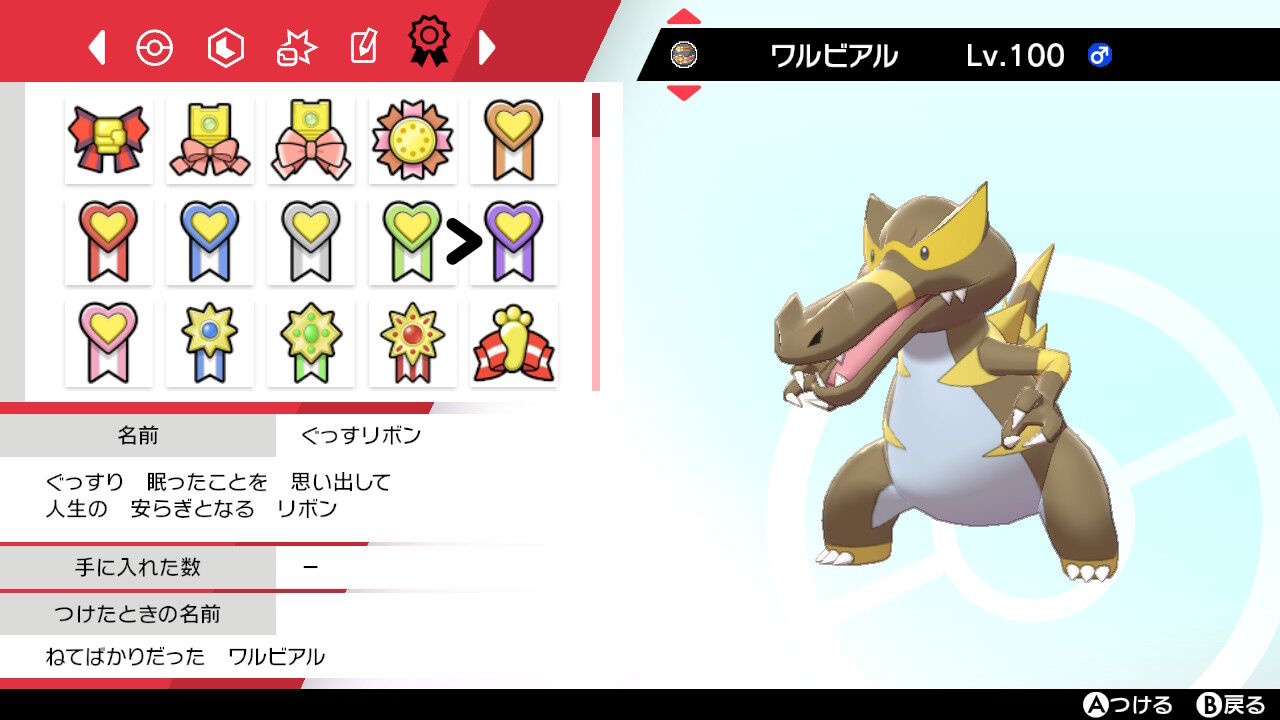Viewport: 1280px width, 720px height.
Task: Select the blue heart ribbon
Action: (209, 241)
